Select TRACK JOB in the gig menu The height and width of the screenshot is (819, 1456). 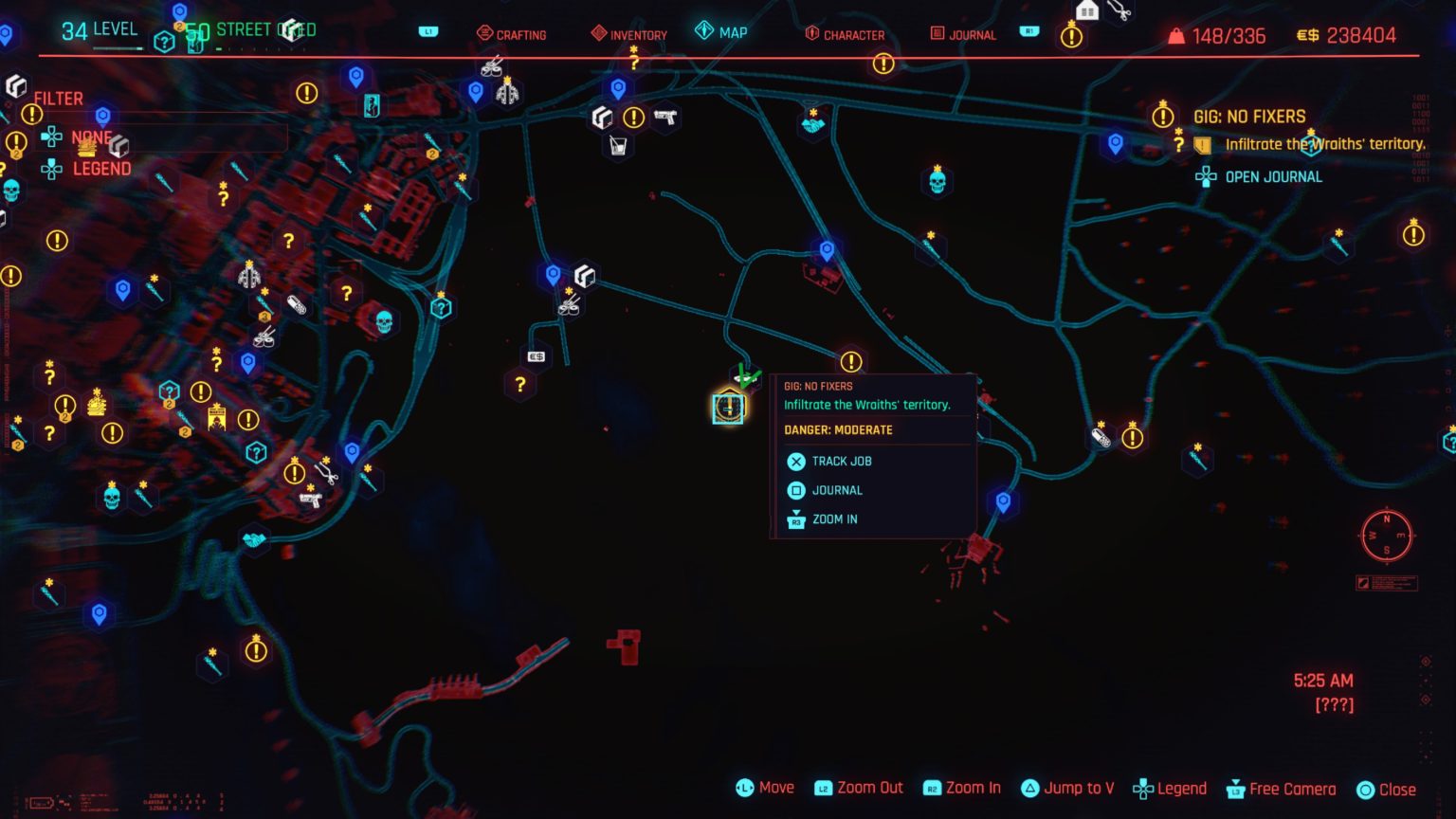842,462
